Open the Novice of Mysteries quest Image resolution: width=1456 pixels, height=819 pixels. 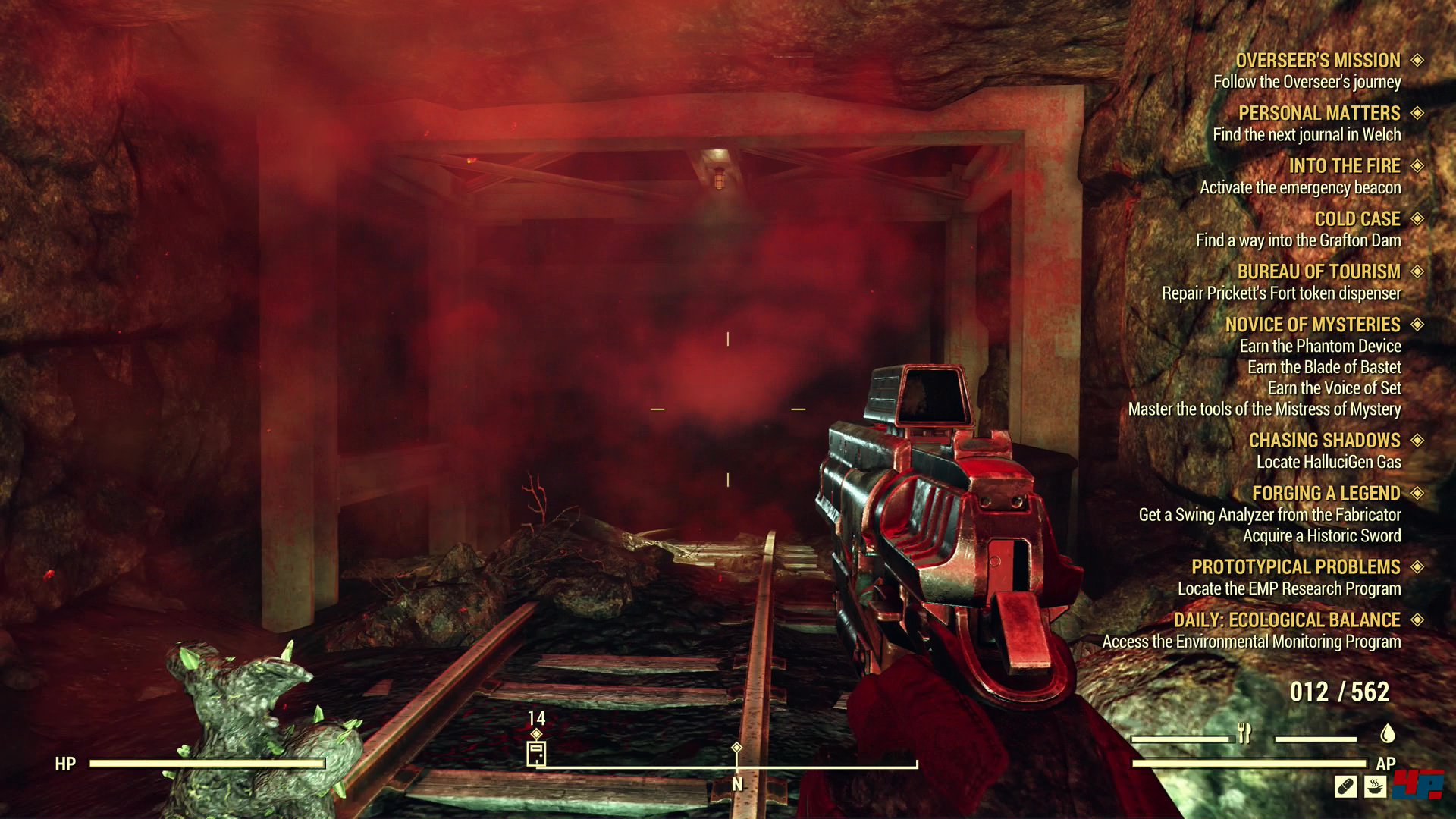click(1312, 325)
